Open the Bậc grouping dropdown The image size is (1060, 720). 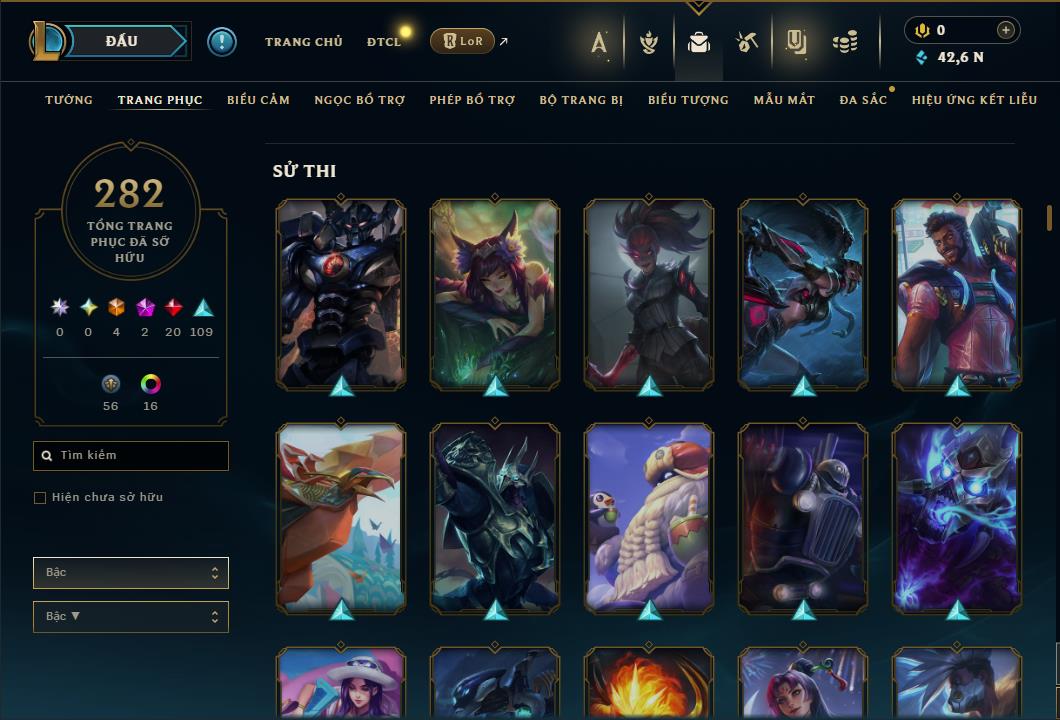(130, 573)
